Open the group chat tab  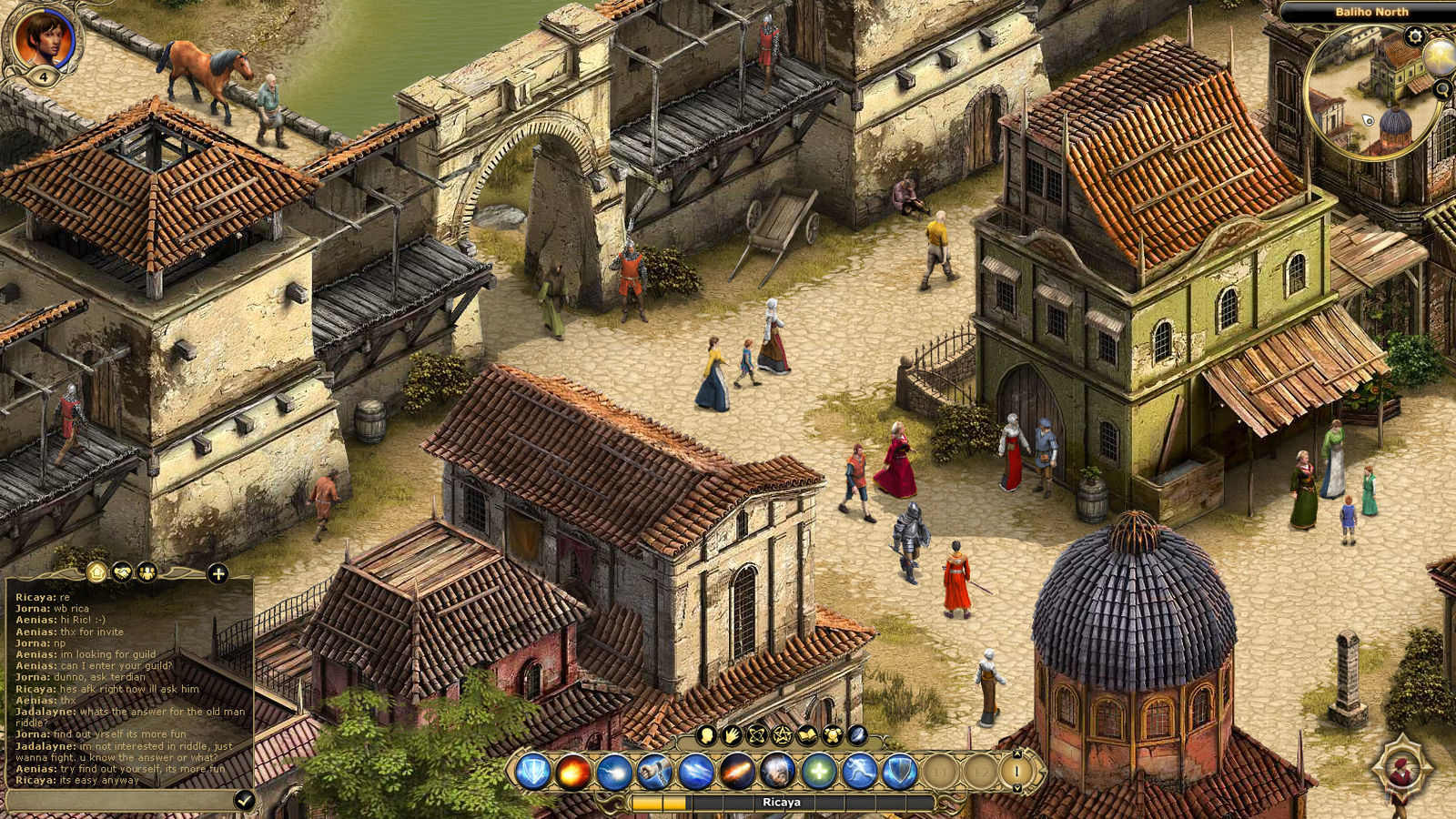coord(146,572)
